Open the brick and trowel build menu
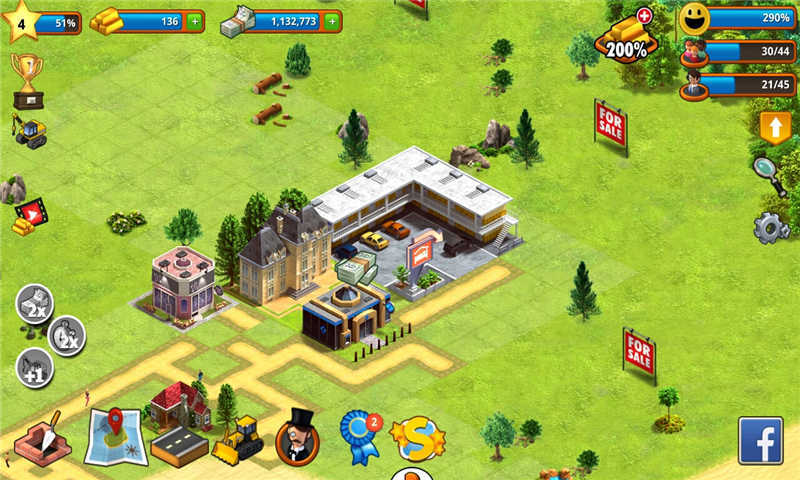 pyautogui.click(x=43, y=438)
